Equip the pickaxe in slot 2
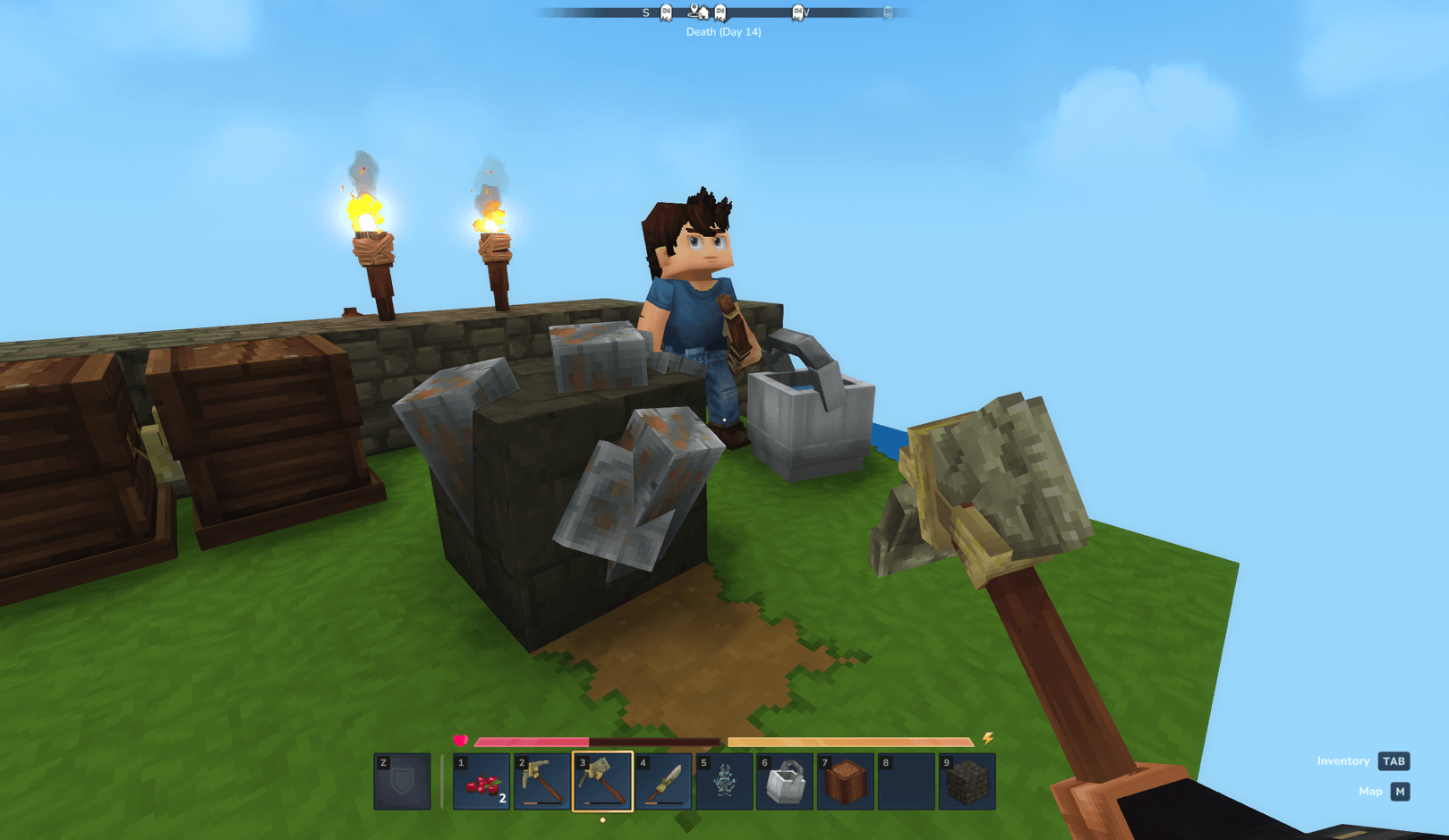Viewport: 1449px width, 840px height. pos(541,782)
